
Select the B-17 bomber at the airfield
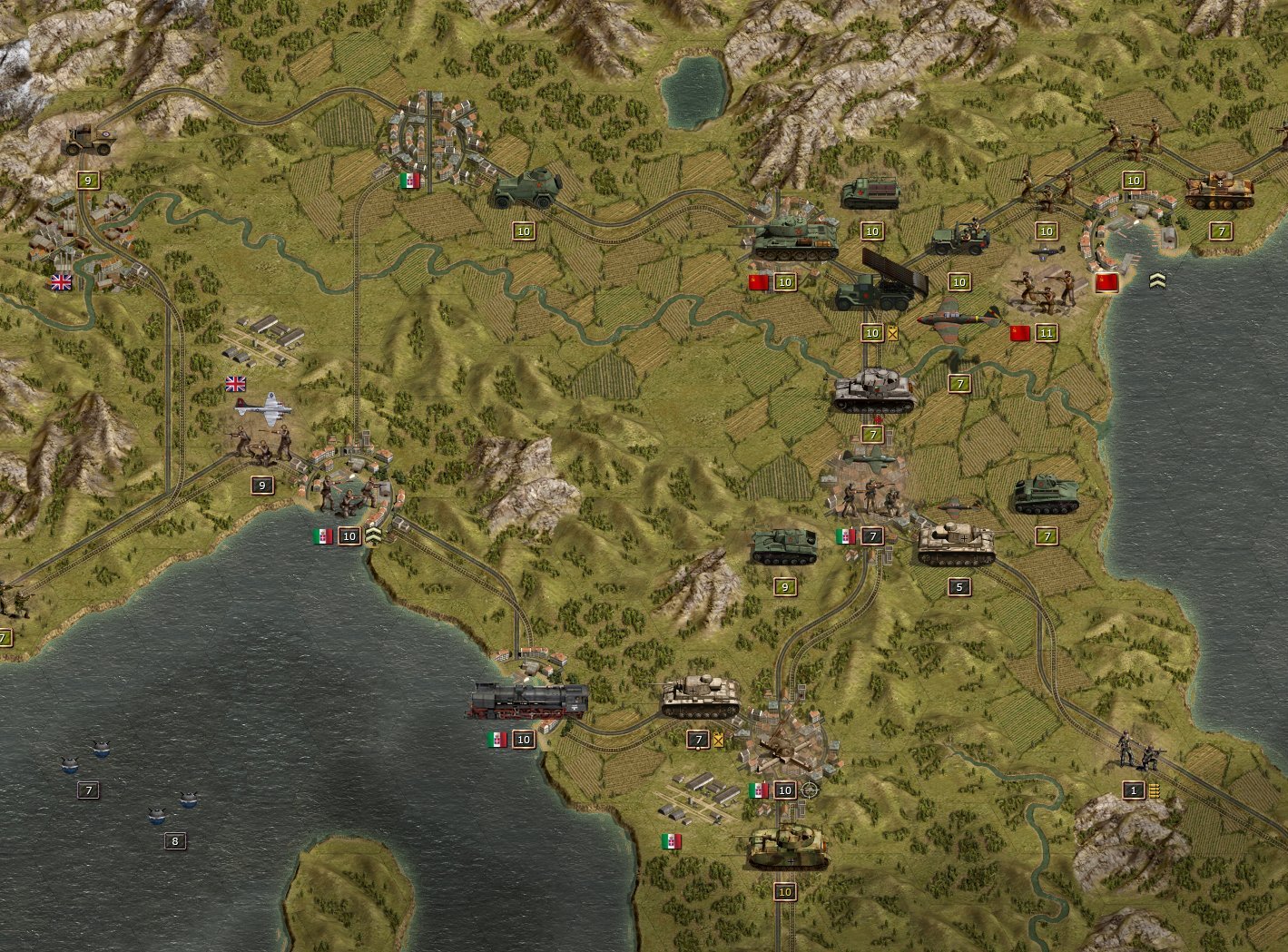tap(263, 408)
